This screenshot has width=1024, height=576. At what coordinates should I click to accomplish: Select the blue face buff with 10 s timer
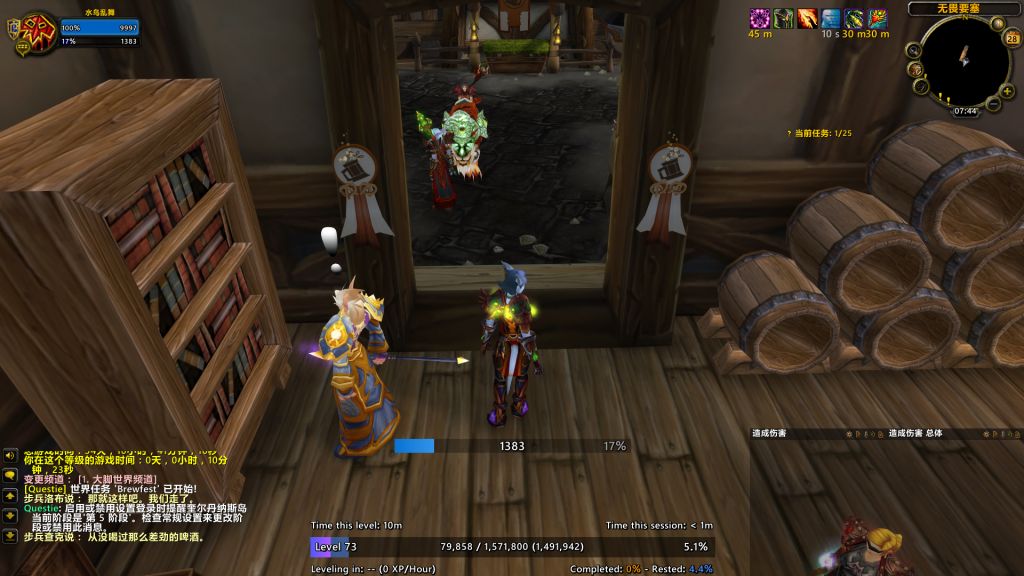coord(831,17)
